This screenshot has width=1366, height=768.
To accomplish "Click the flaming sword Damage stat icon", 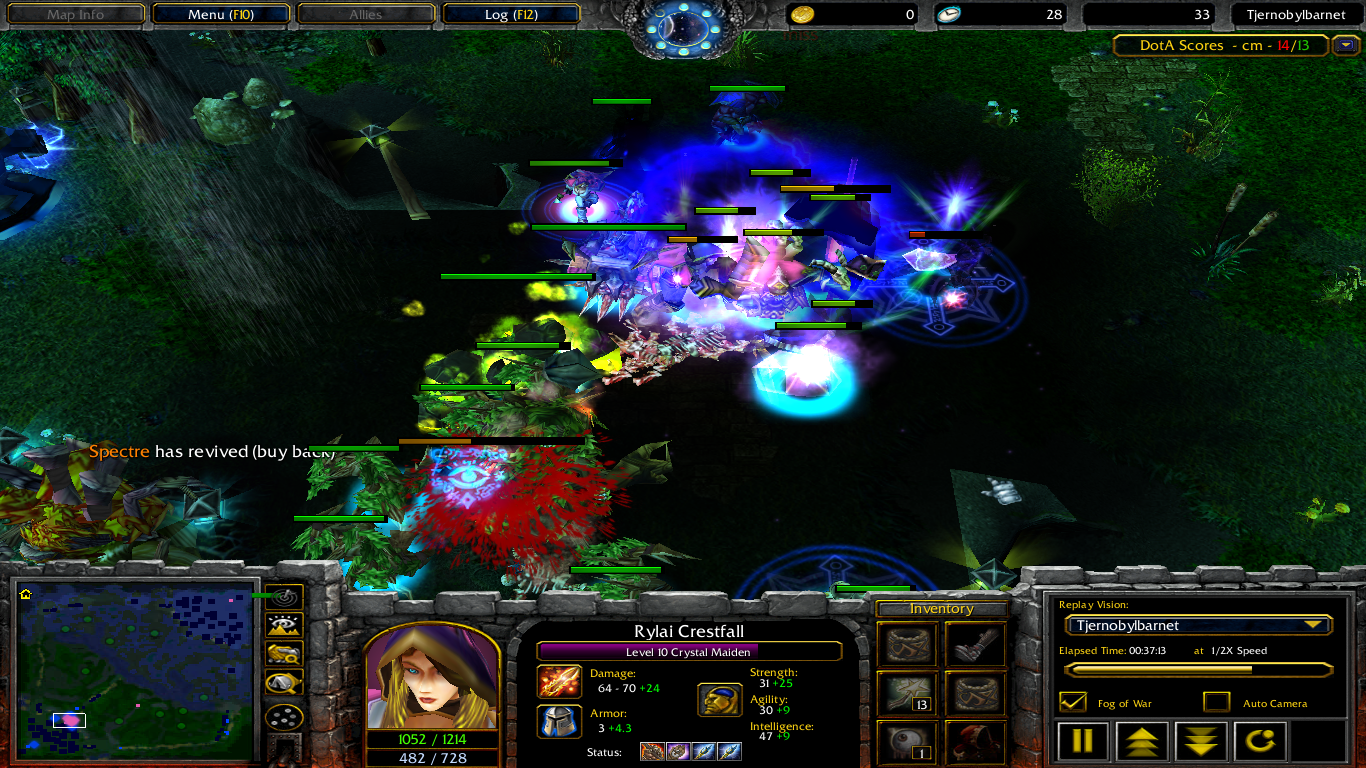I will tap(558, 682).
